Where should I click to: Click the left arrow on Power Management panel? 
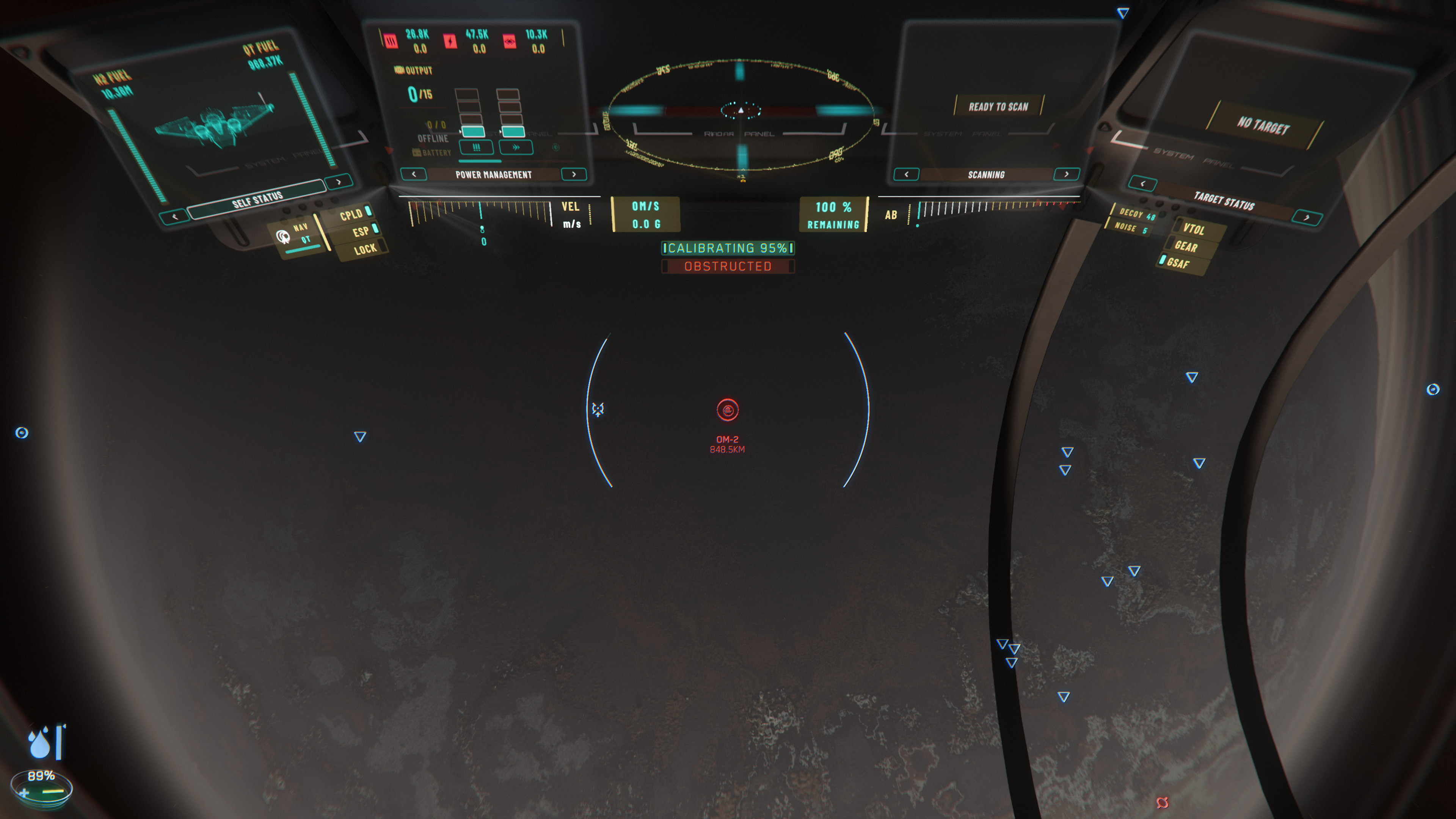pos(414,174)
